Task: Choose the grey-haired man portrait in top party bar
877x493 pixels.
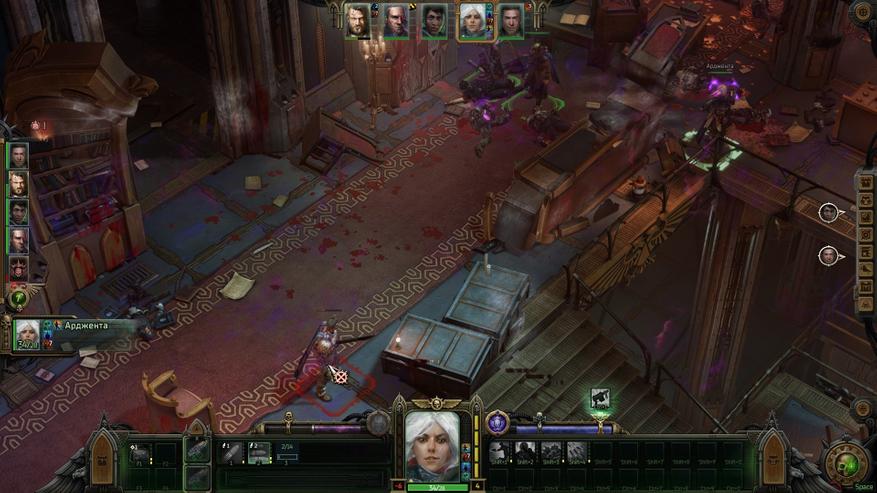Action: tap(396, 21)
